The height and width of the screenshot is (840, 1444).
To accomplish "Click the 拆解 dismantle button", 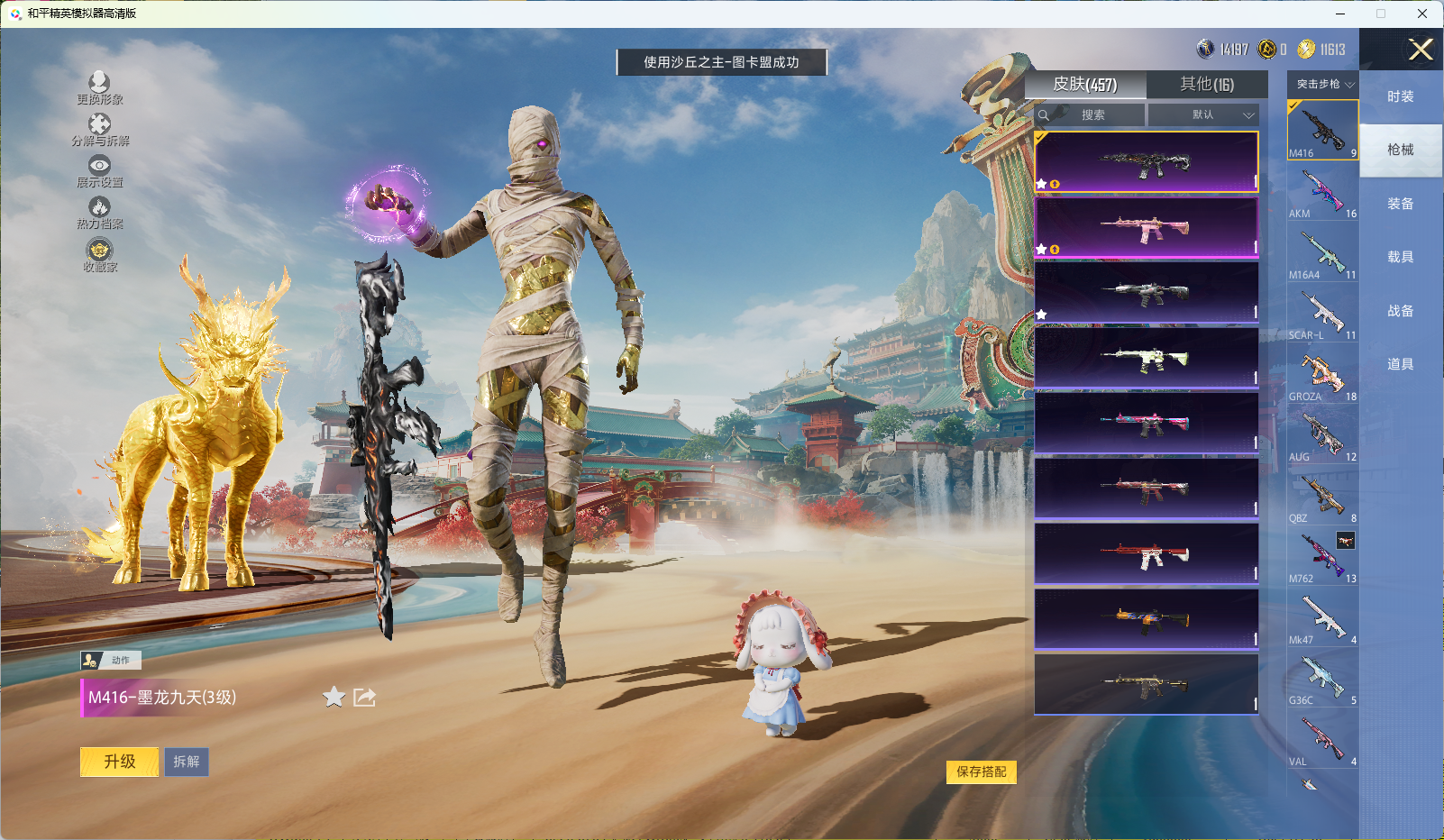I will point(187,762).
